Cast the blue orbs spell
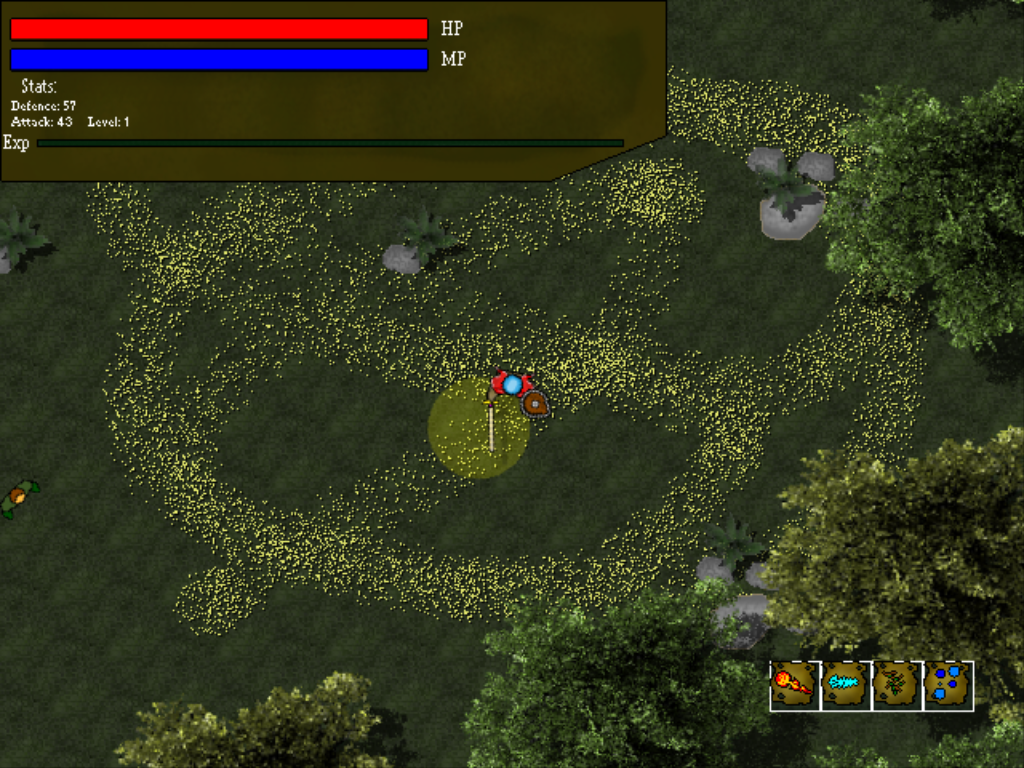This screenshot has width=1024, height=768. (948, 685)
